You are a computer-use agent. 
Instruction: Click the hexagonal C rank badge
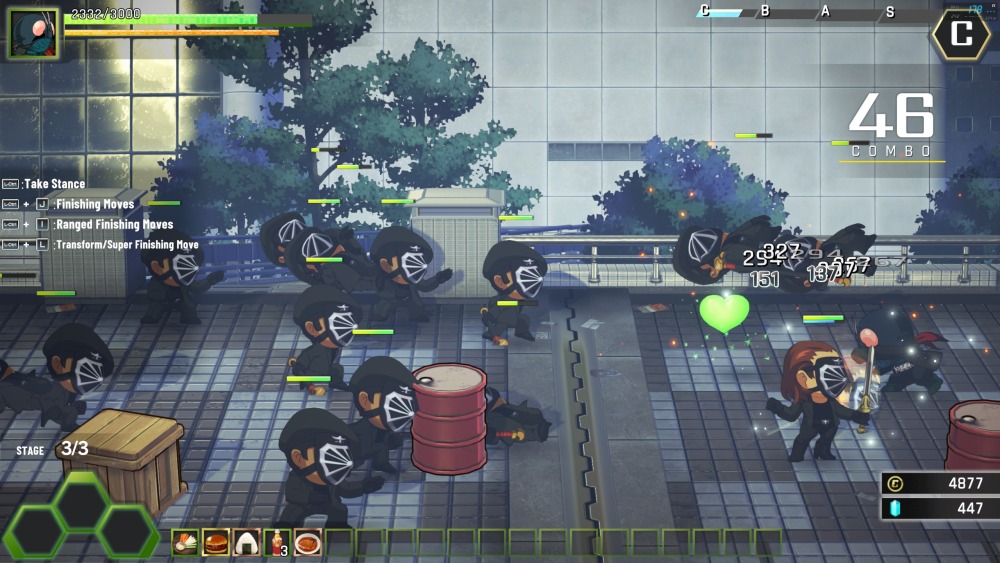click(x=961, y=34)
